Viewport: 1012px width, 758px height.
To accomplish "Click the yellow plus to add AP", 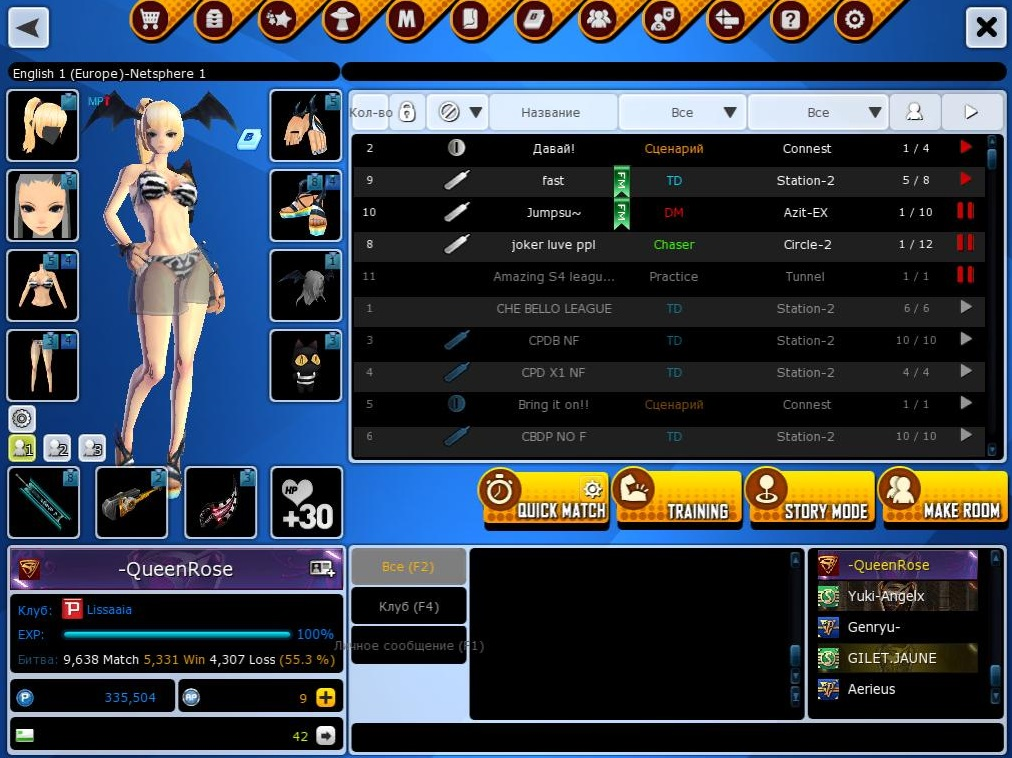I will click(325, 698).
